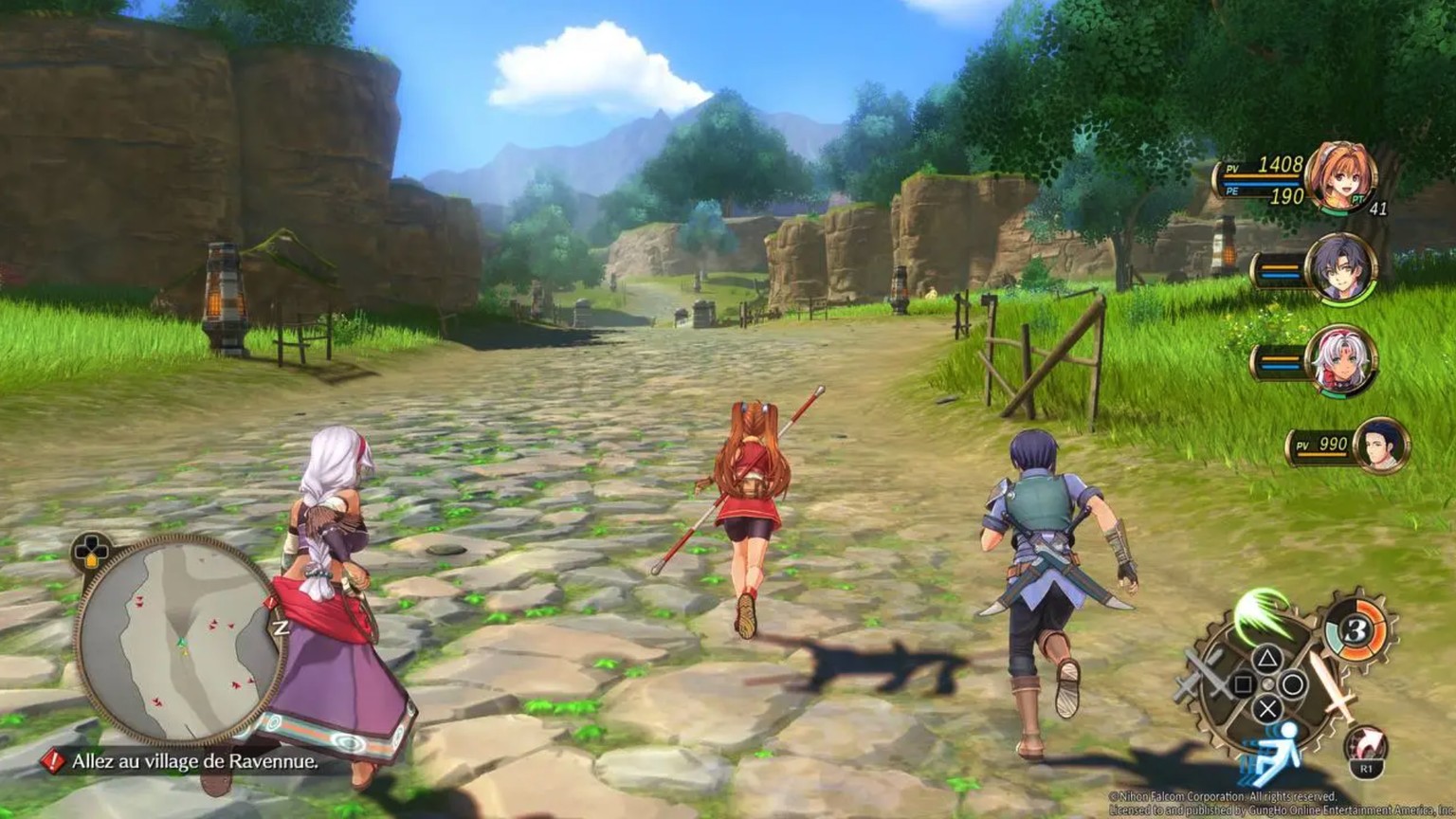Trigger the orange sword attack icon
Viewport: 1456px width, 819px height.
pyautogui.click(x=1334, y=694)
